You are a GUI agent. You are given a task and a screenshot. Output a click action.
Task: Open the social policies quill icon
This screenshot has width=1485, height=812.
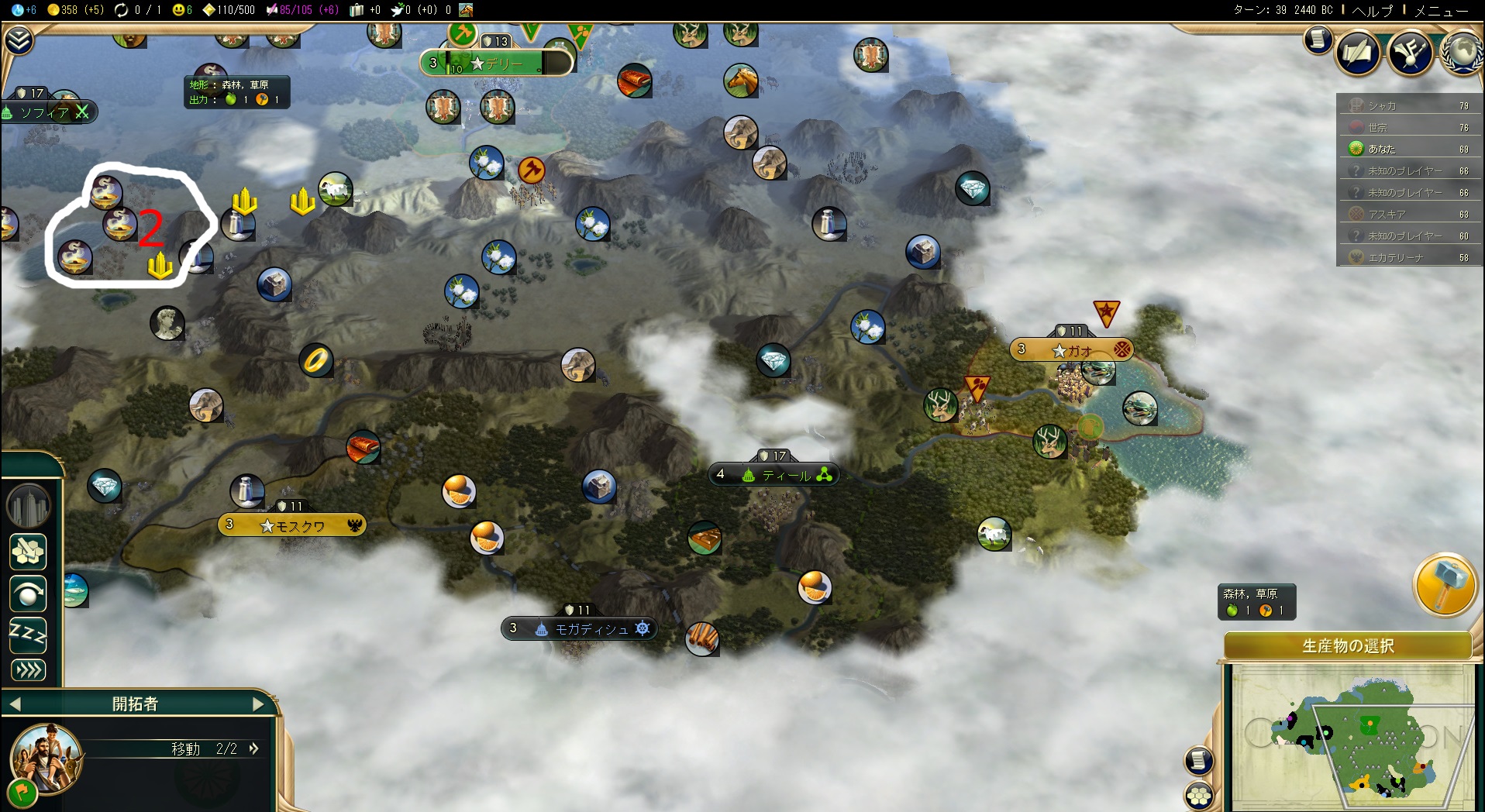pyautogui.click(x=1357, y=53)
